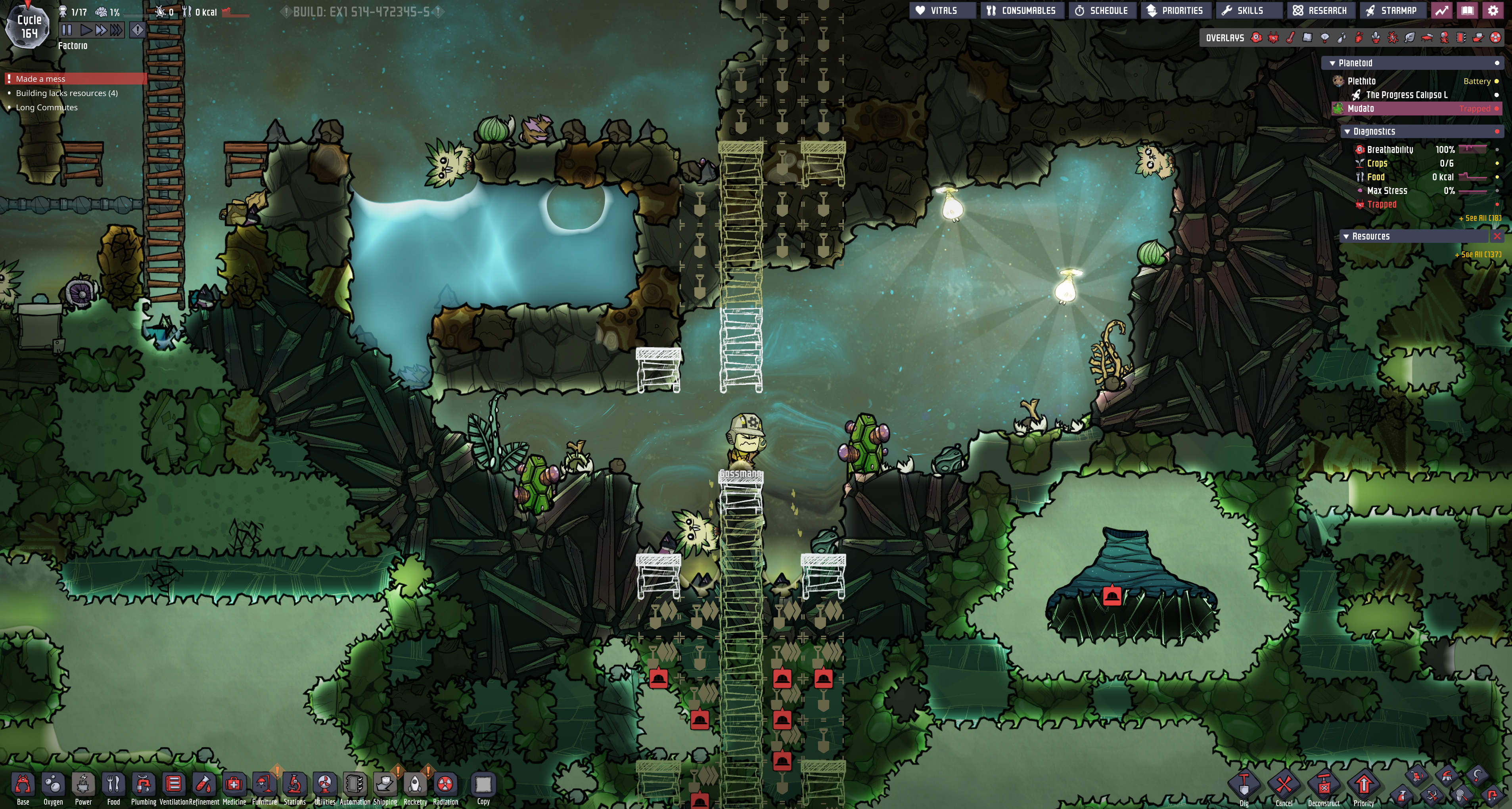Switch to the Mudato planetoid
Screen dimensions: 1512x809
coord(1361,109)
